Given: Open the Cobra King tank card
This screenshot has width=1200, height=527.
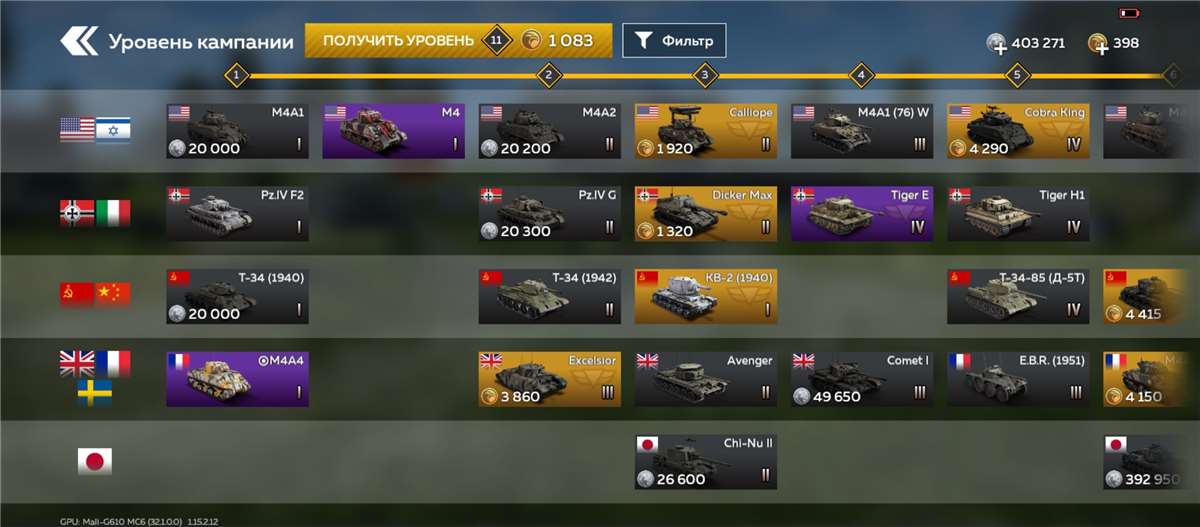Looking at the screenshot, I should point(1018,130).
